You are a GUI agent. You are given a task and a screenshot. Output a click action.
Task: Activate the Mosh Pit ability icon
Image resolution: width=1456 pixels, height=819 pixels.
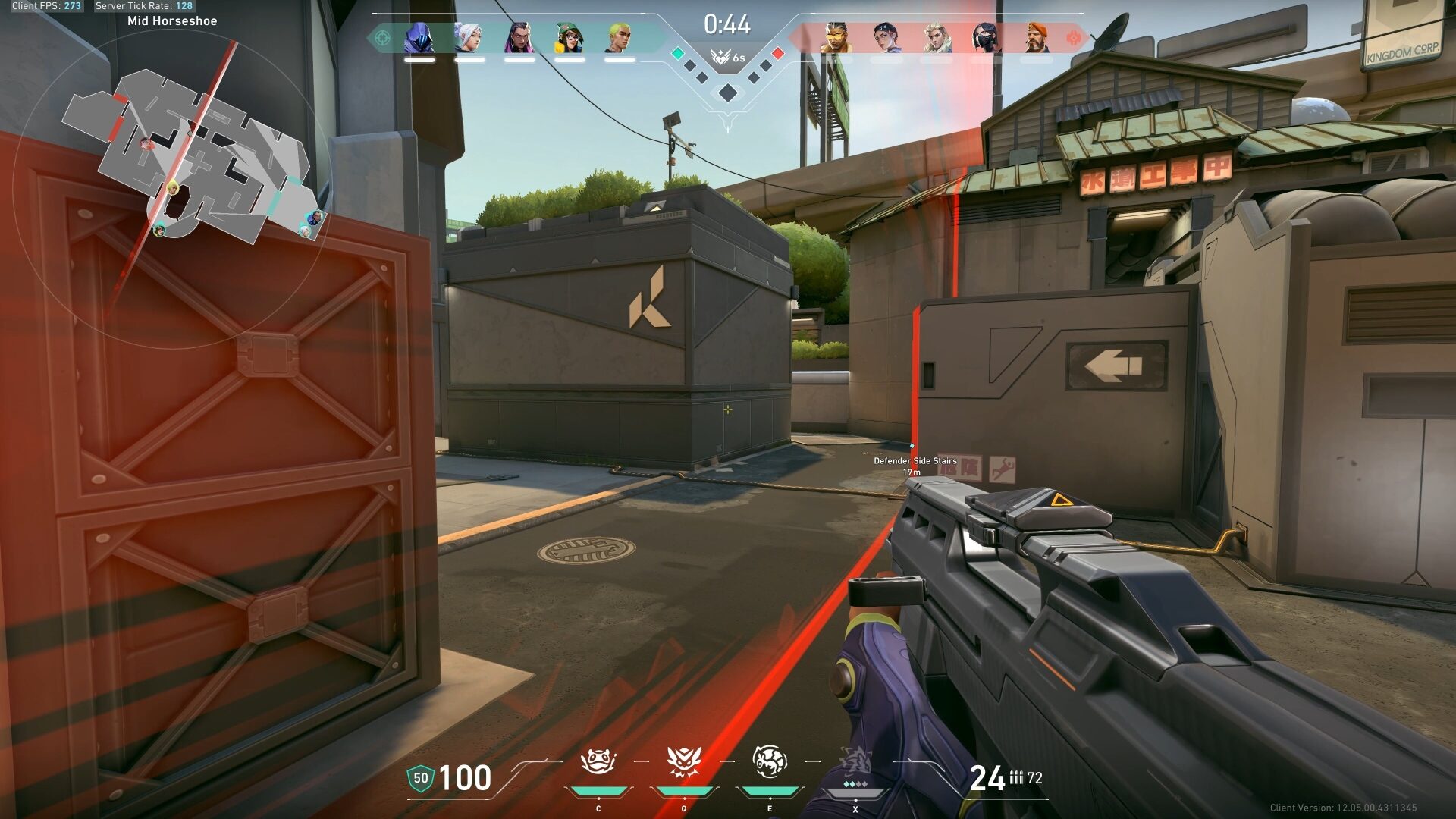tap(598, 762)
